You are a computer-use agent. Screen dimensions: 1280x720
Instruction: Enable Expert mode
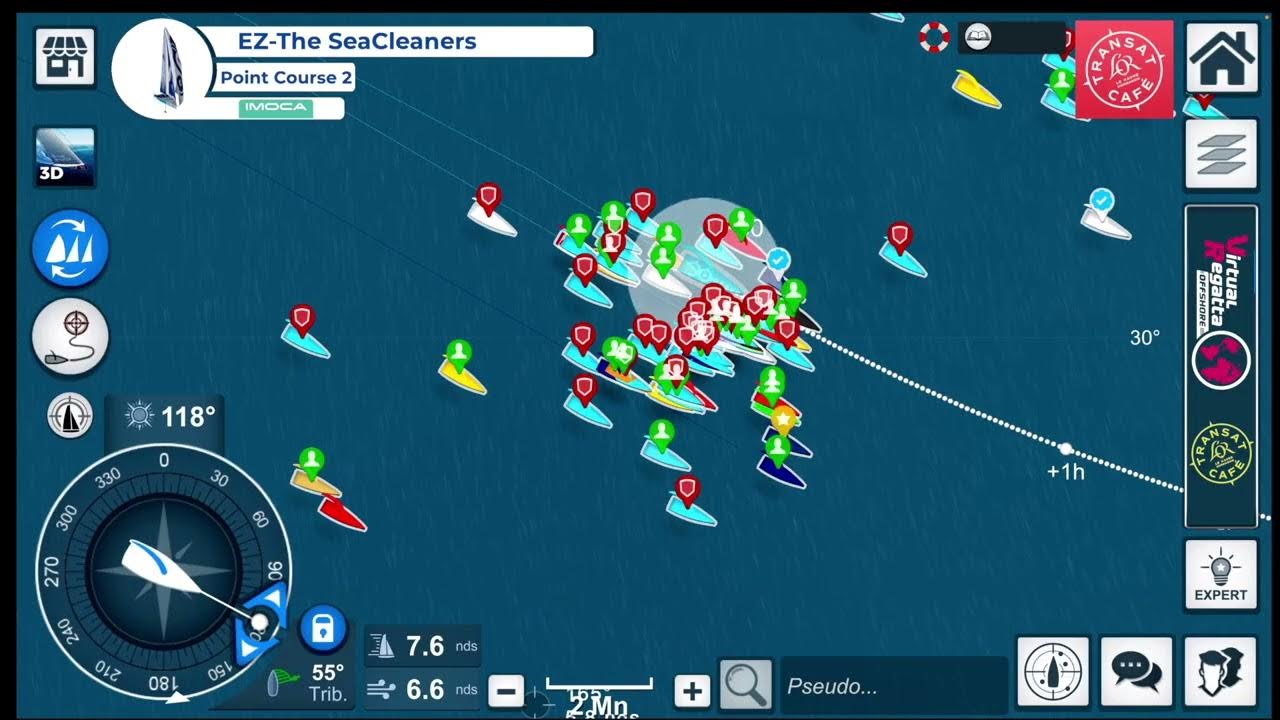(x=1222, y=575)
